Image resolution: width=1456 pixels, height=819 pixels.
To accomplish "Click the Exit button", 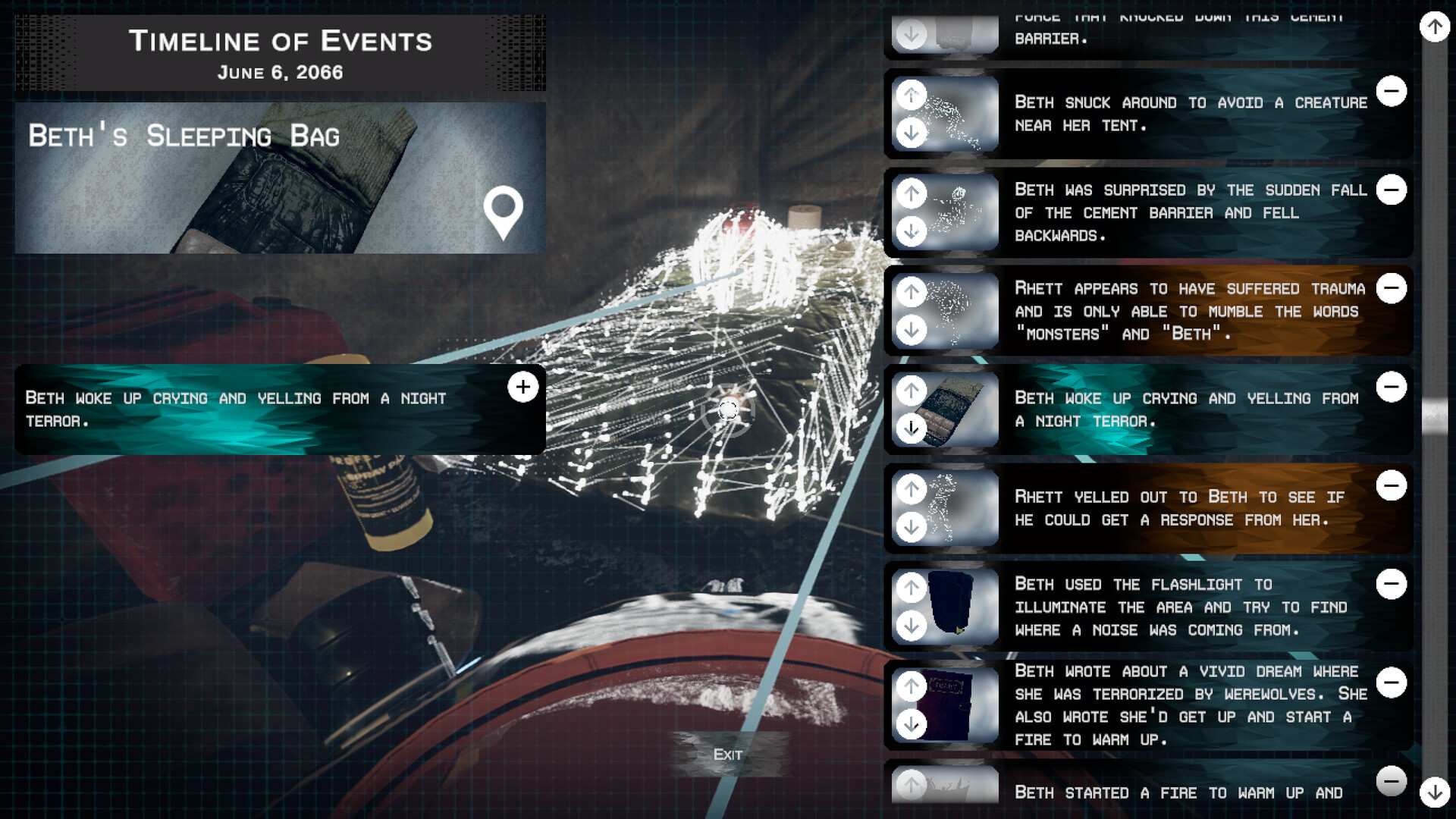I will [727, 754].
